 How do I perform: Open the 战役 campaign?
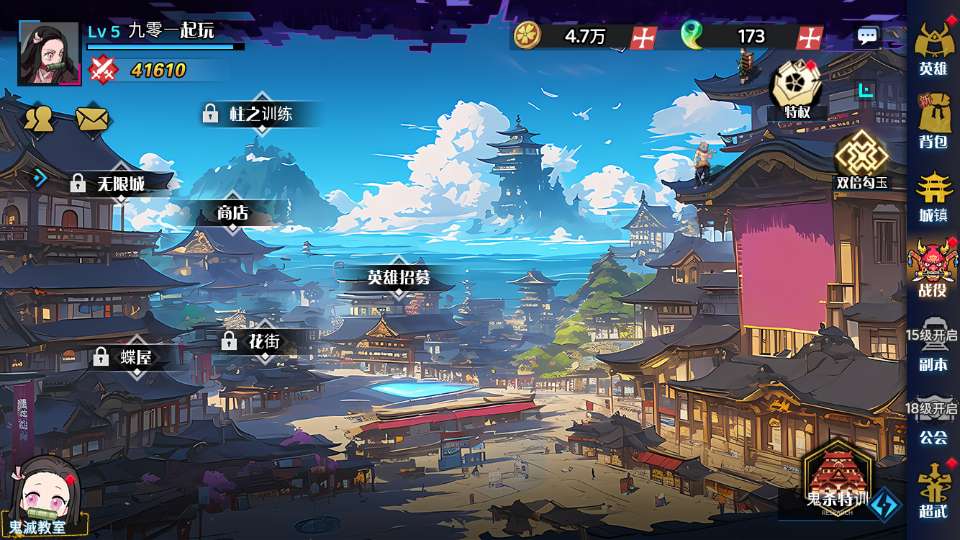(933, 268)
